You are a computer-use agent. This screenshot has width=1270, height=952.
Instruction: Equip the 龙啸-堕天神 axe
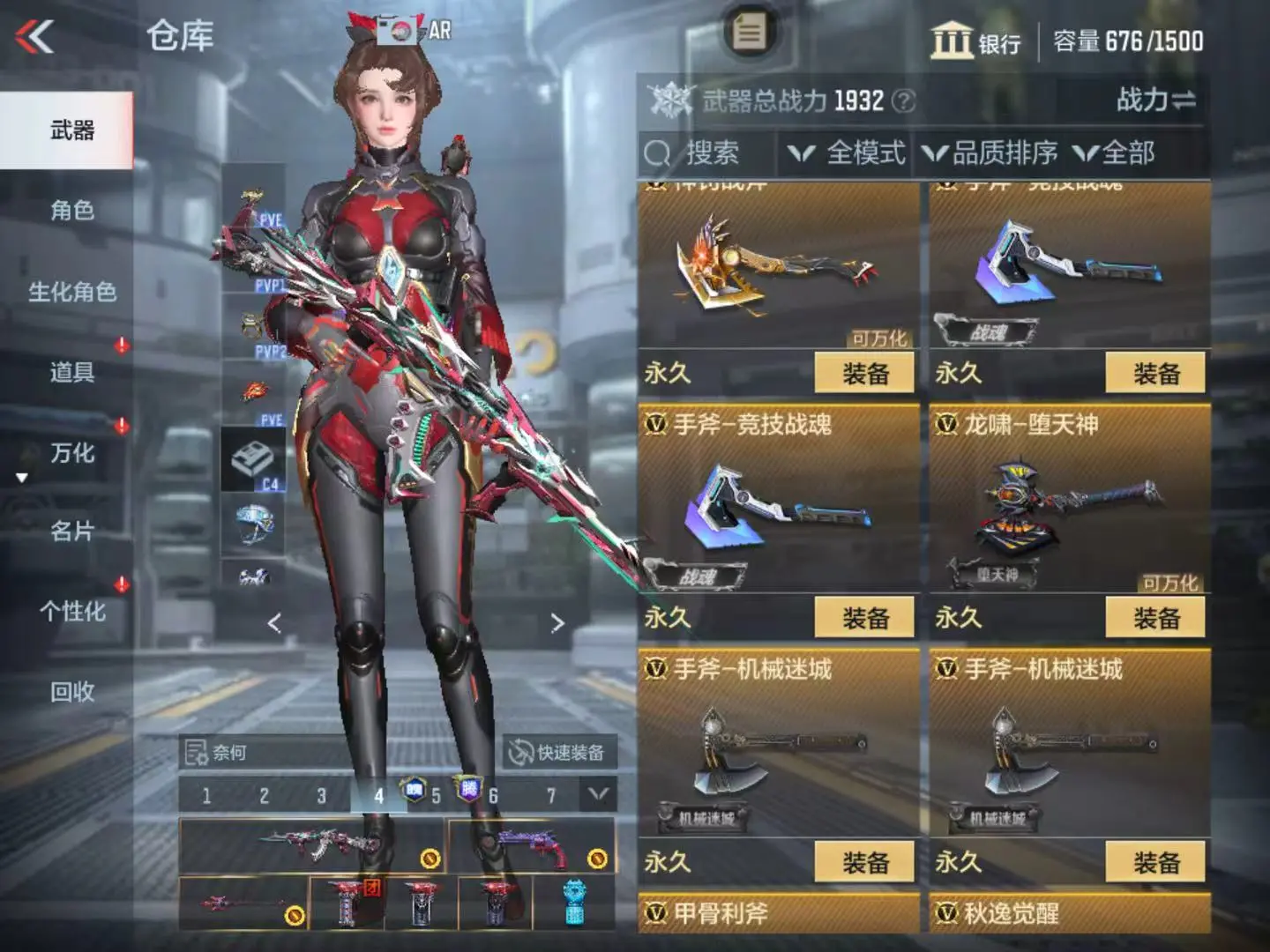tap(1155, 617)
